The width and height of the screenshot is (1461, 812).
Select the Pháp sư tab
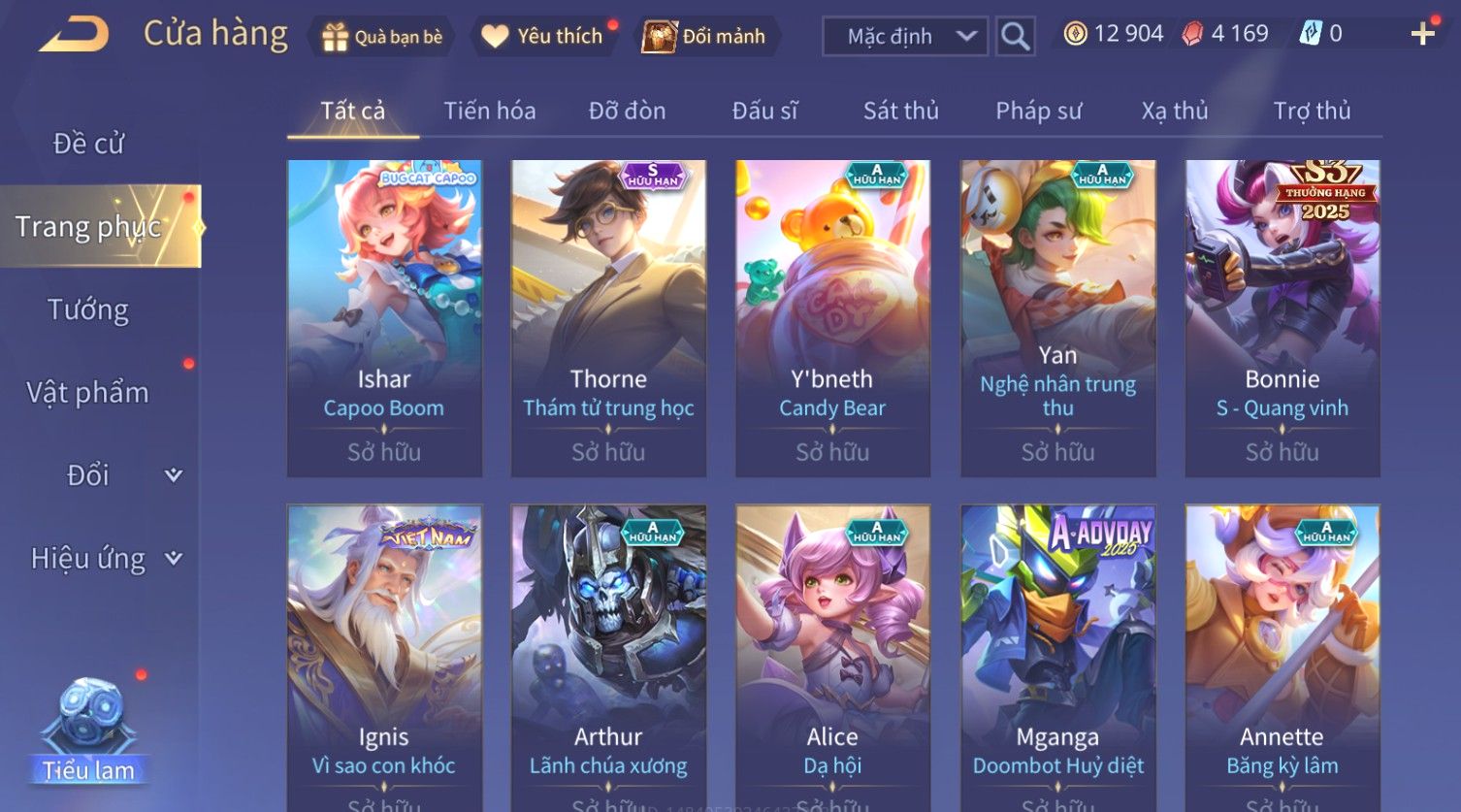[x=1038, y=111]
